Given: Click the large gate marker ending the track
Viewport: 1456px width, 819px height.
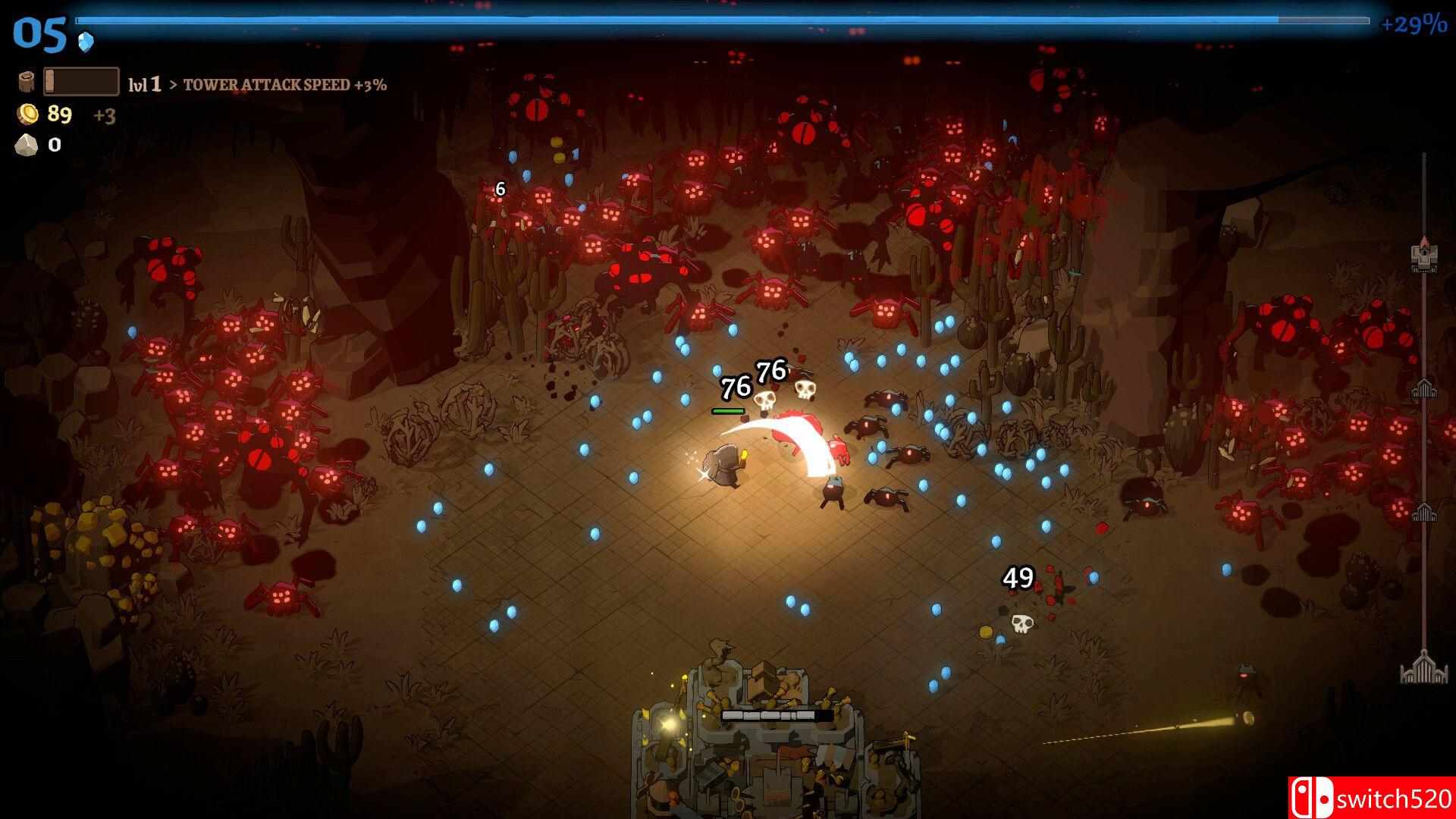Looking at the screenshot, I should click(x=1424, y=667).
